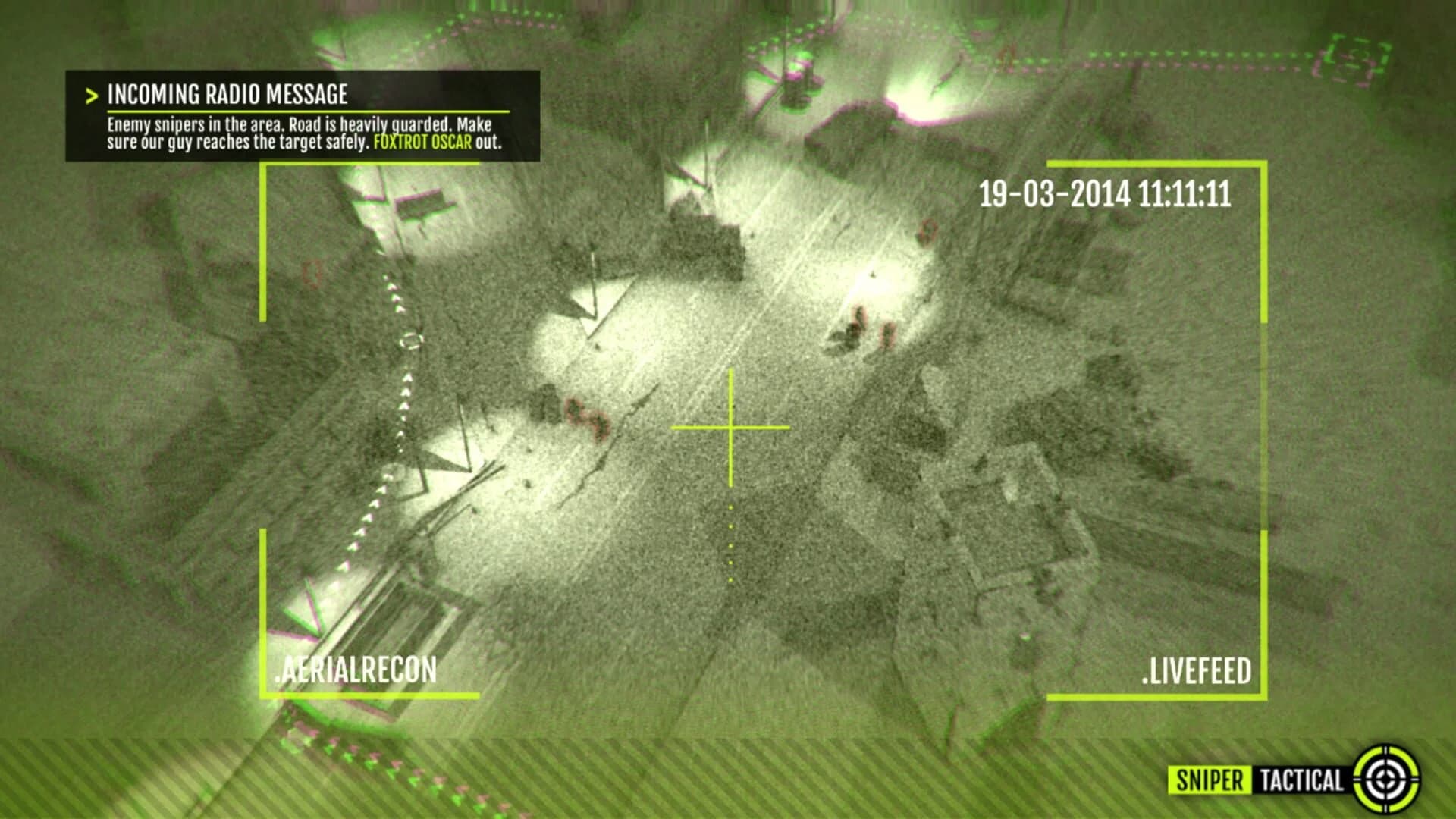Screen dimensions: 1456x819
Task: Expand the INCOMING RADIO MESSAGE panel
Action: coord(227,94)
